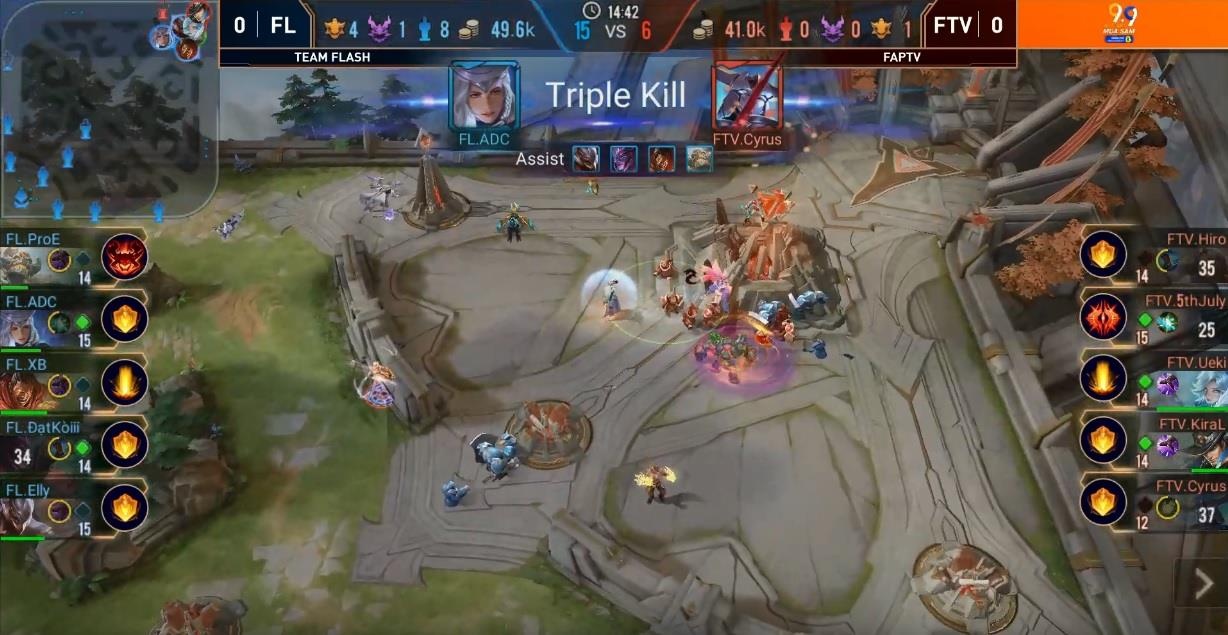Image resolution: width=1228 pixels, height=635 pixels.
Task: Select the FTV.Ueki player row
Action: click(1180, 382)
